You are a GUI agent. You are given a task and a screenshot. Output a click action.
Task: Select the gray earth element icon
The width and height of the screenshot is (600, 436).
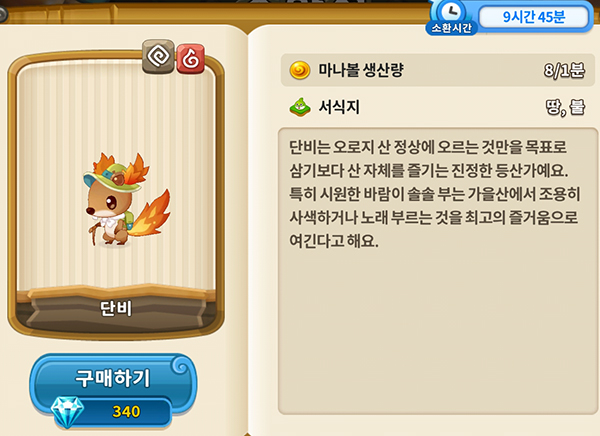[158, 59]
